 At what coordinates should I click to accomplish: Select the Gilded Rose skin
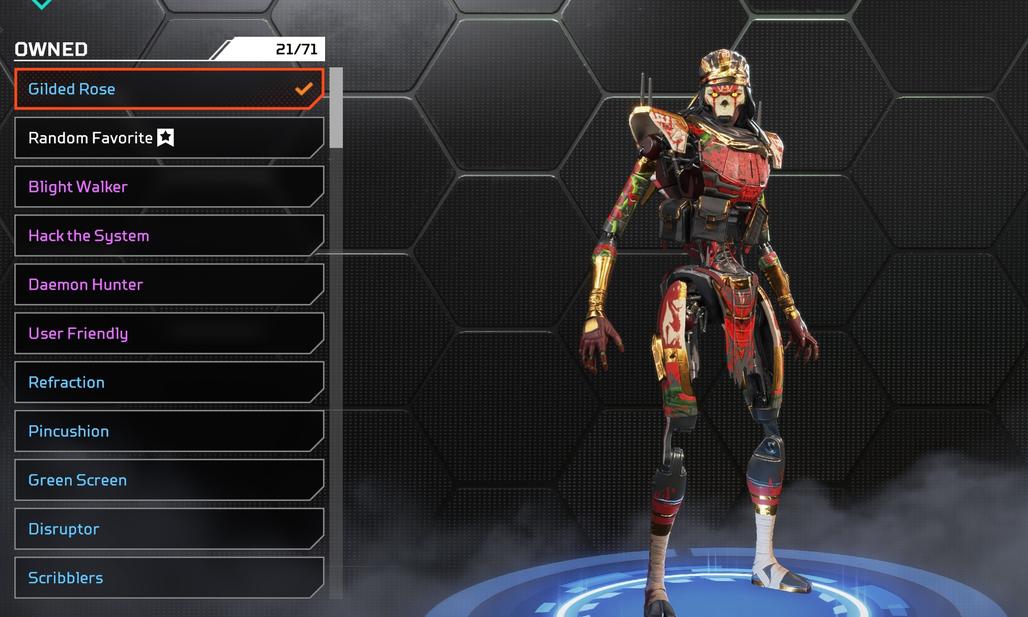click(169, 89)
